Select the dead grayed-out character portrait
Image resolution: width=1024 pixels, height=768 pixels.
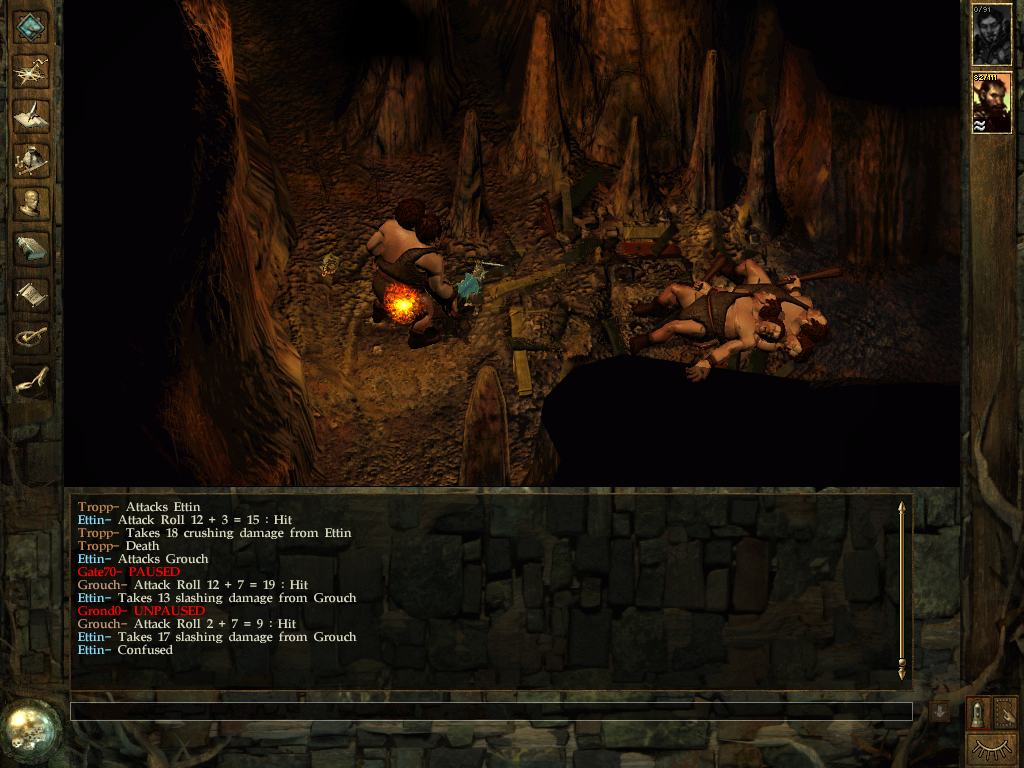click(992, 34)
